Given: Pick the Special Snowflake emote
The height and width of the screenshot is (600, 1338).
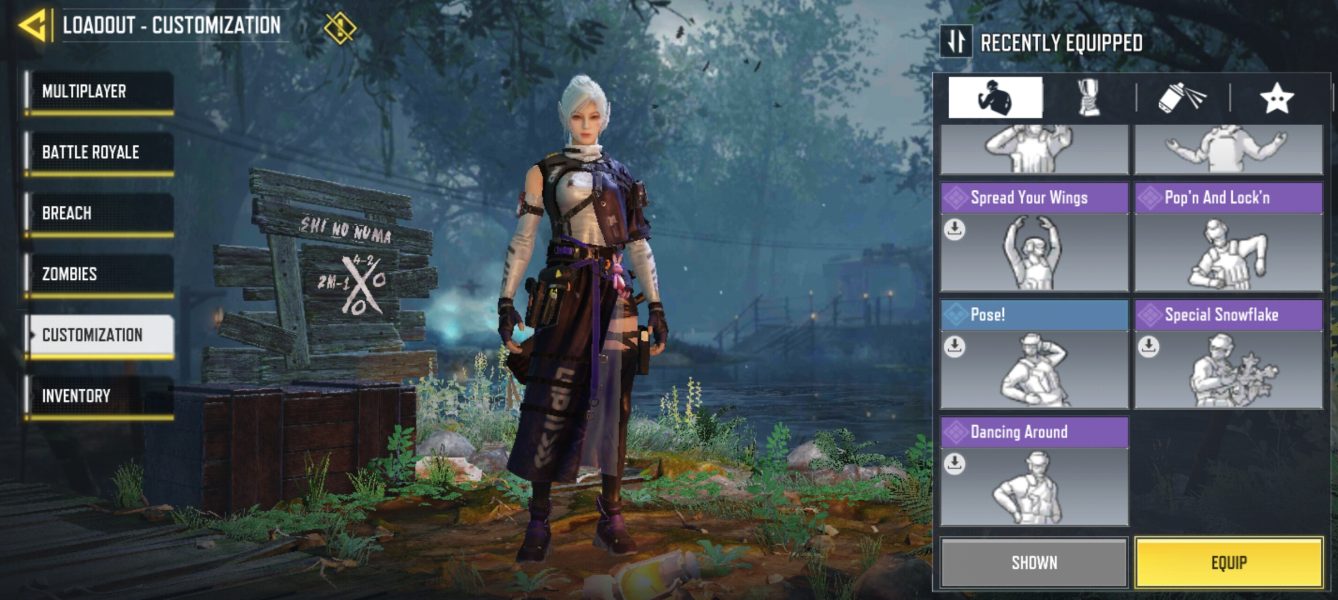Looking at the screenshot, I should click(x=1228, y=355).
